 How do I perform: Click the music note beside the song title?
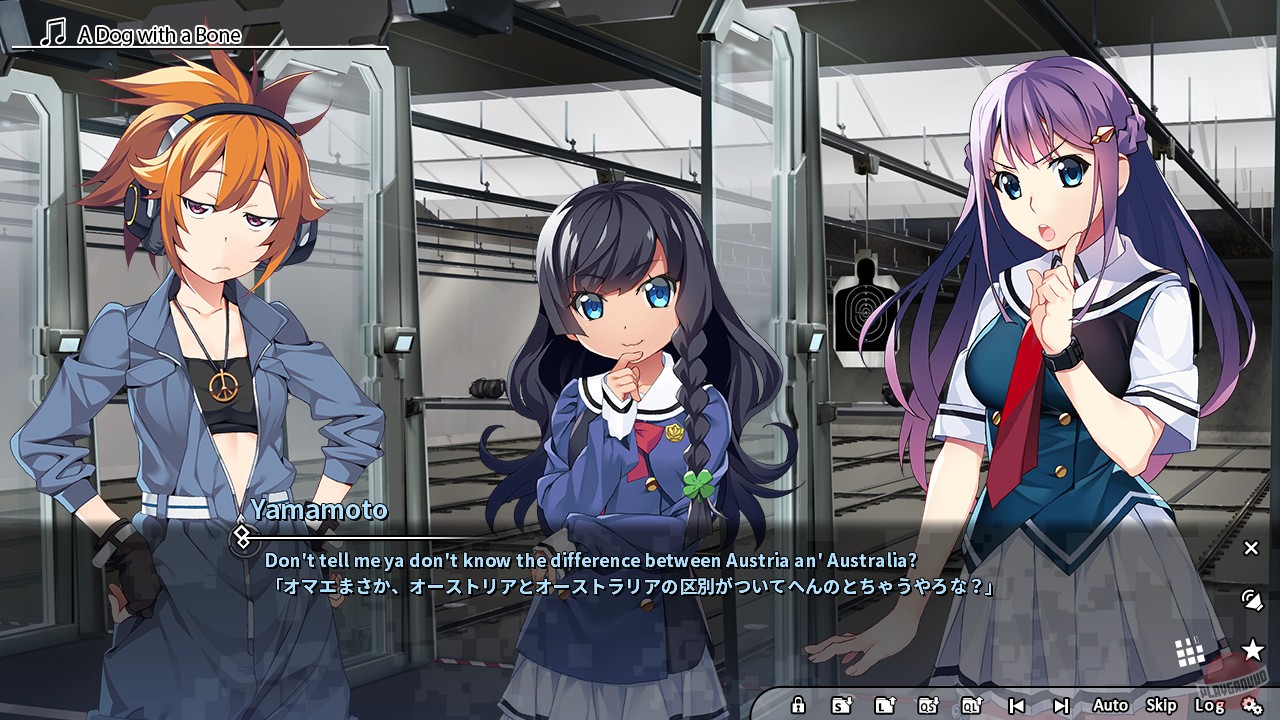pos(52,34)
